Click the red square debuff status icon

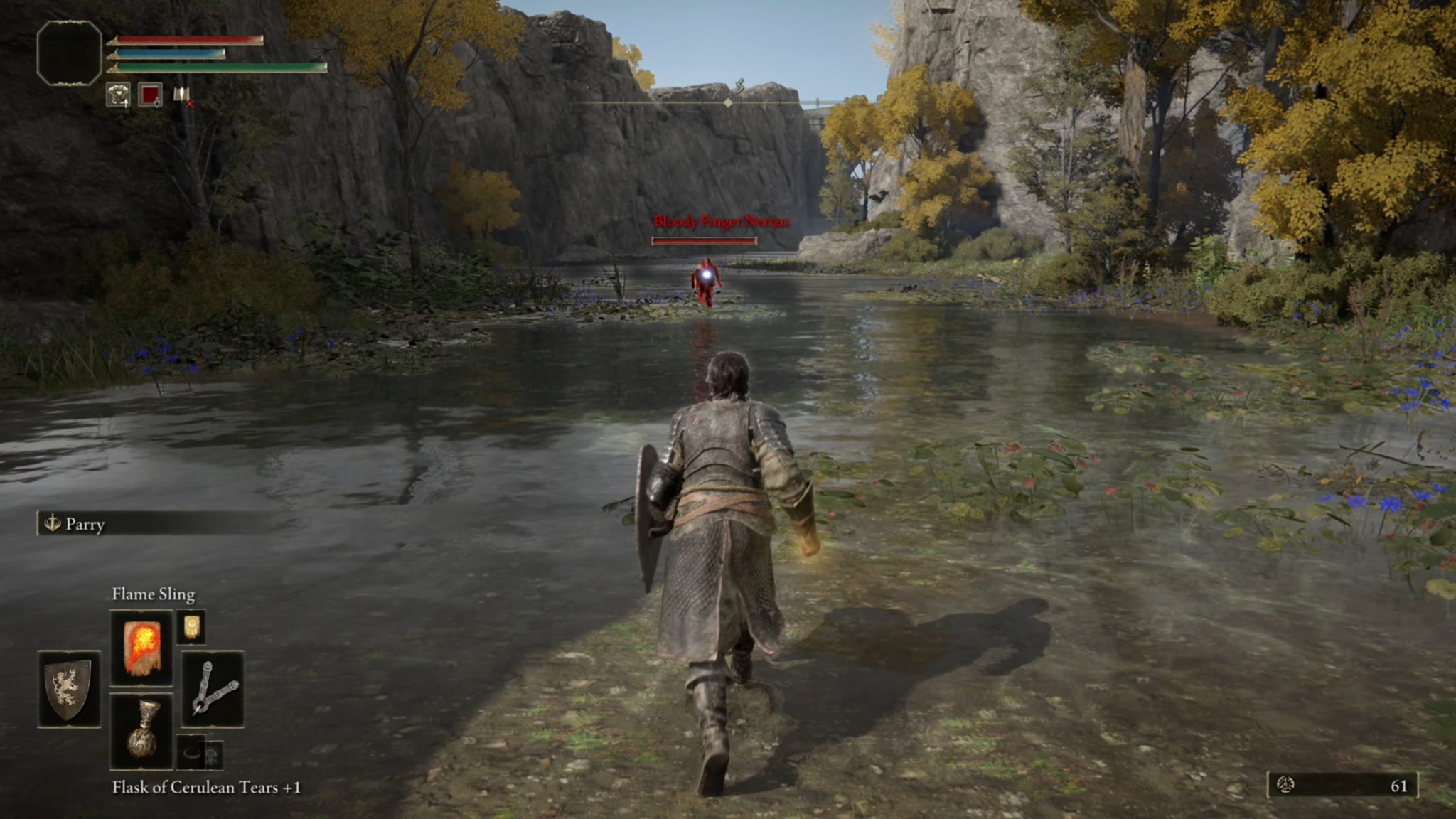click(x=150, y=95)
